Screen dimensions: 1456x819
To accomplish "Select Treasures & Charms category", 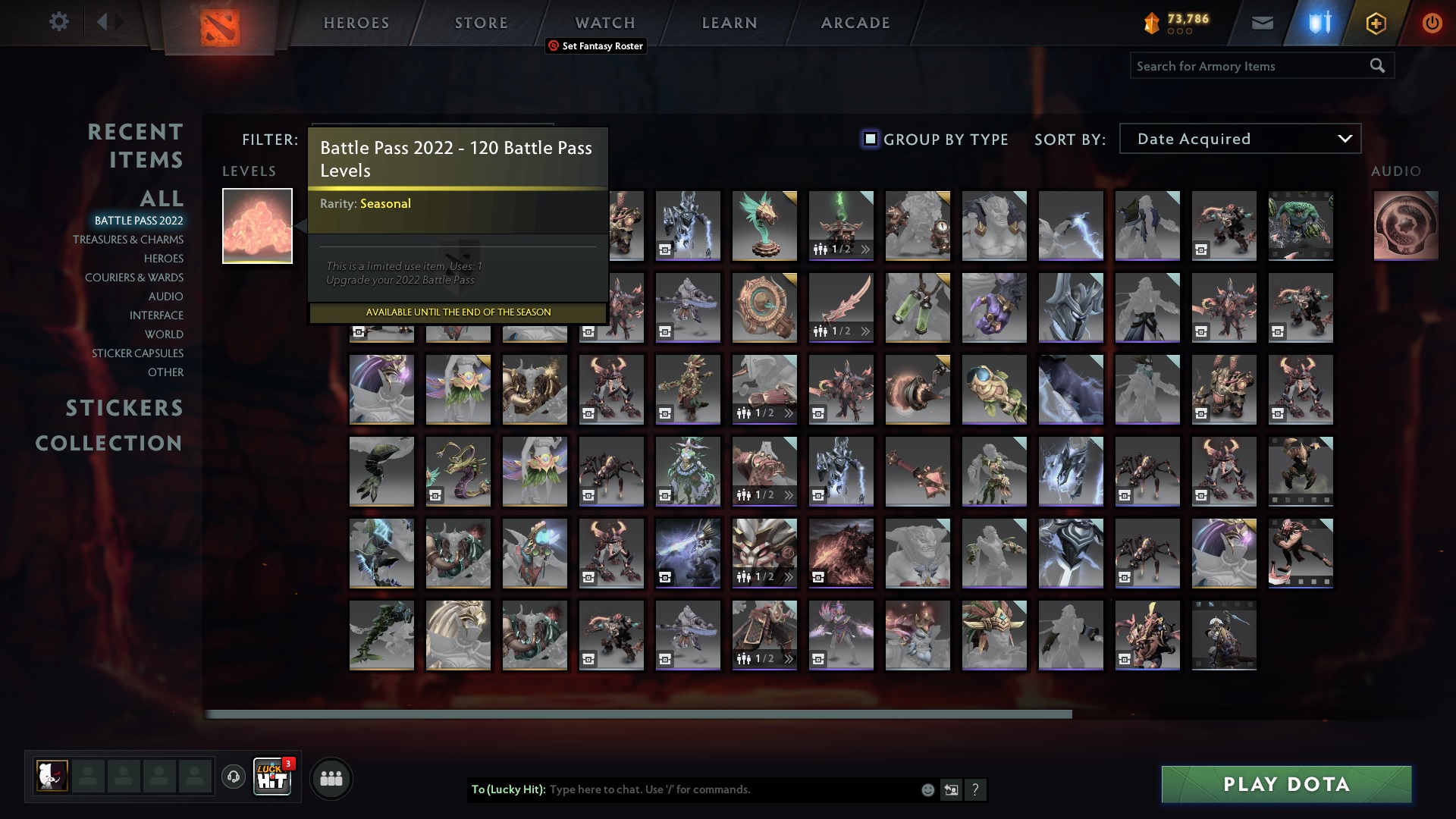I will (x=127, y=240).
